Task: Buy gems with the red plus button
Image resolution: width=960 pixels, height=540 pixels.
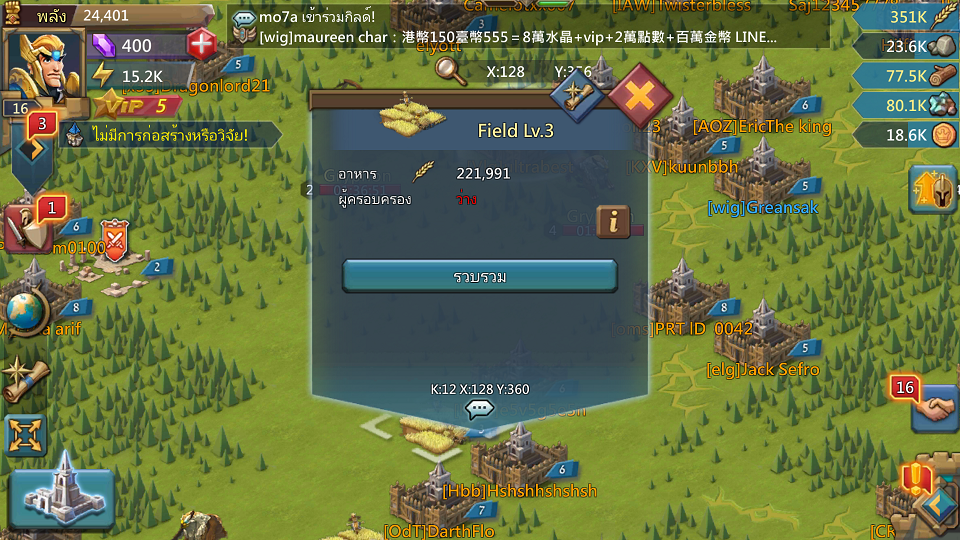Action: coord(202,45)
